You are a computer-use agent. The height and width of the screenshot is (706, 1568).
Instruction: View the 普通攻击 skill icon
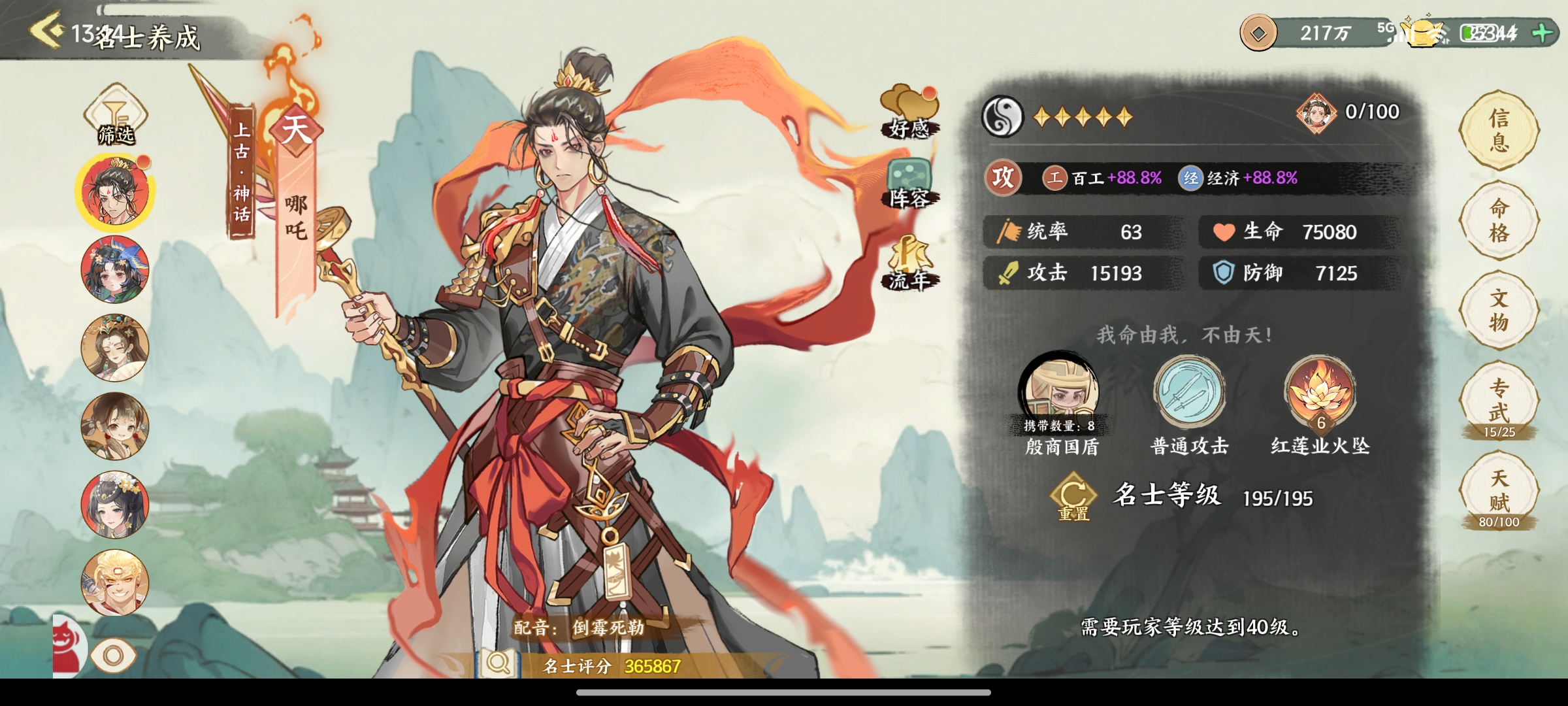(1188, 392)
